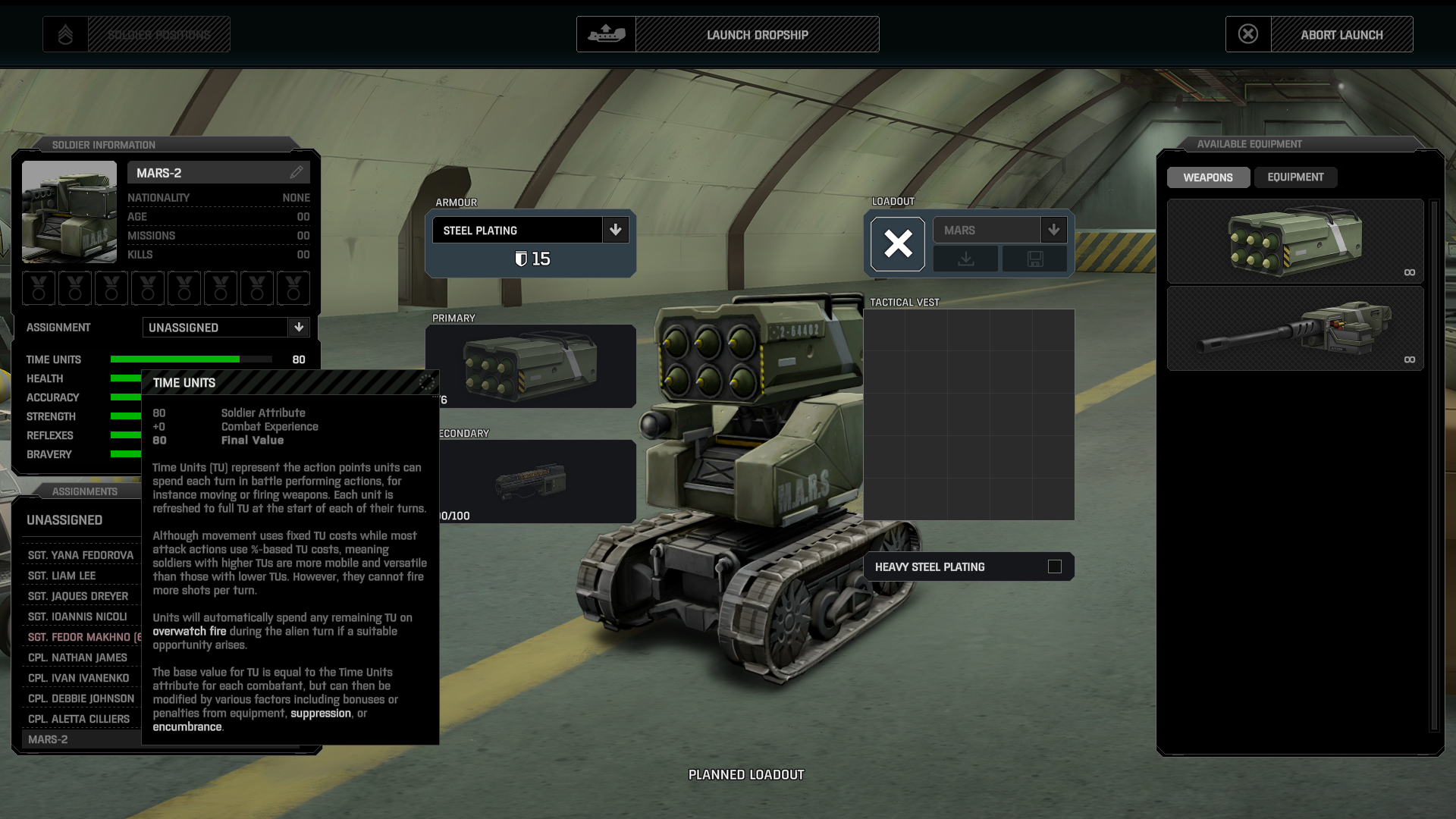This screenshot has height=819, width=1456.
Task: Edit the MARS-2 name field
Action: click(296, 173)
